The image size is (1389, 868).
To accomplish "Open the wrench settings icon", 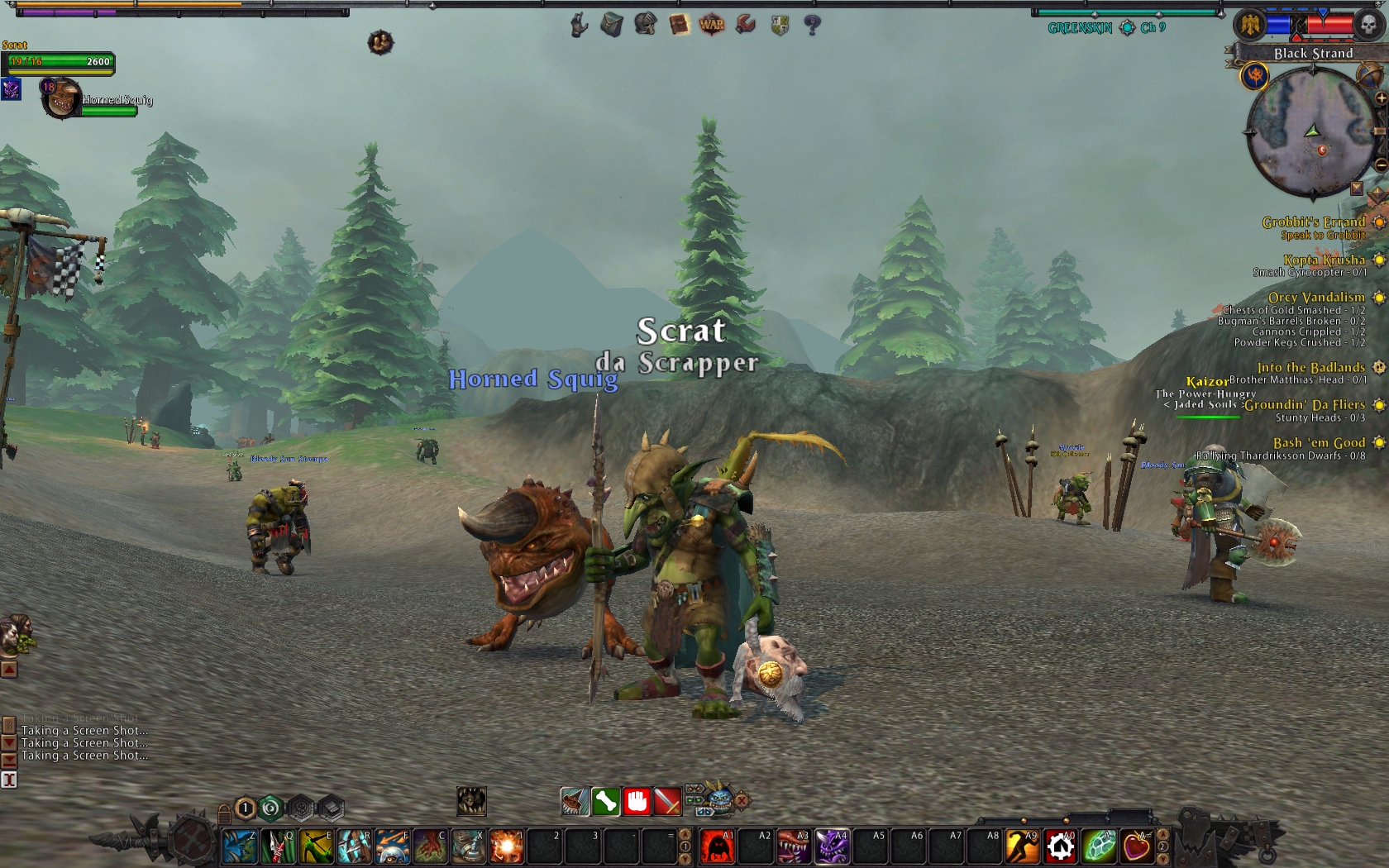I will coord(743,24).
